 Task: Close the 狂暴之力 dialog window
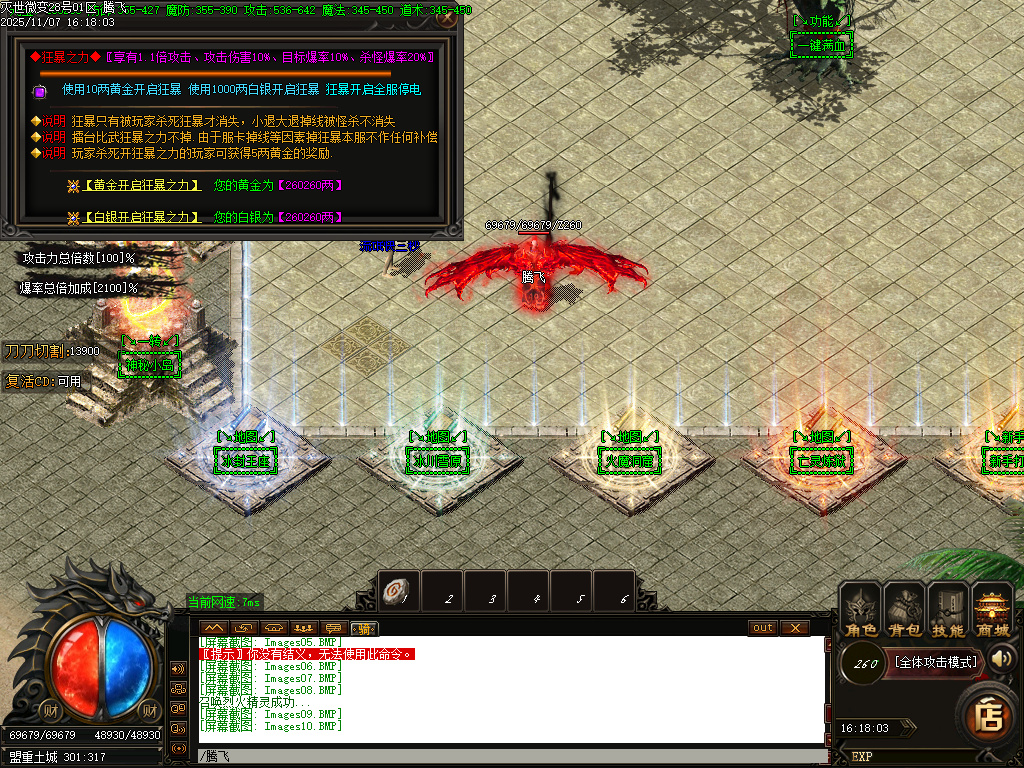click(447, 17)
